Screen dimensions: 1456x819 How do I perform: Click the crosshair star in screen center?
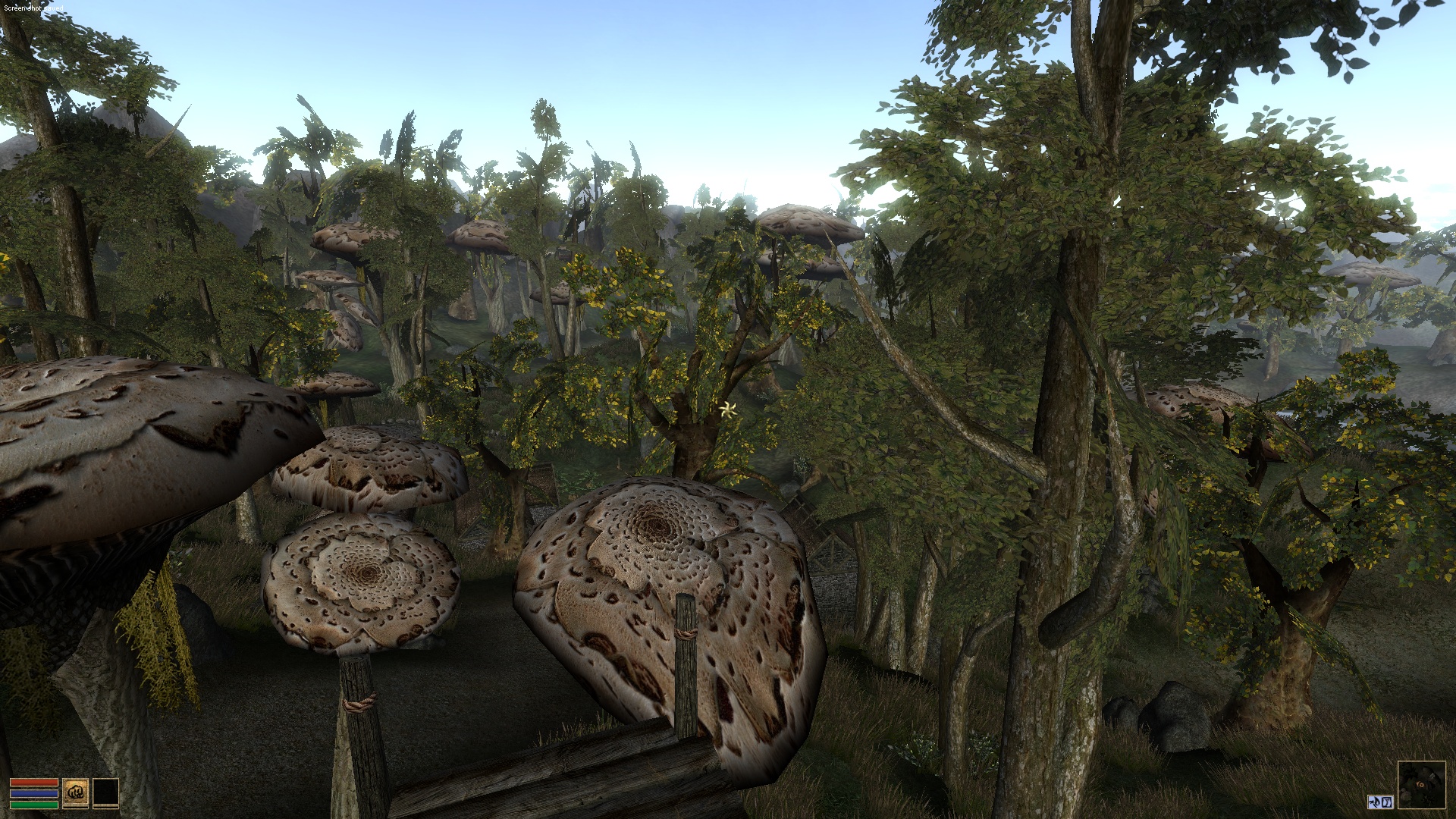726,409
